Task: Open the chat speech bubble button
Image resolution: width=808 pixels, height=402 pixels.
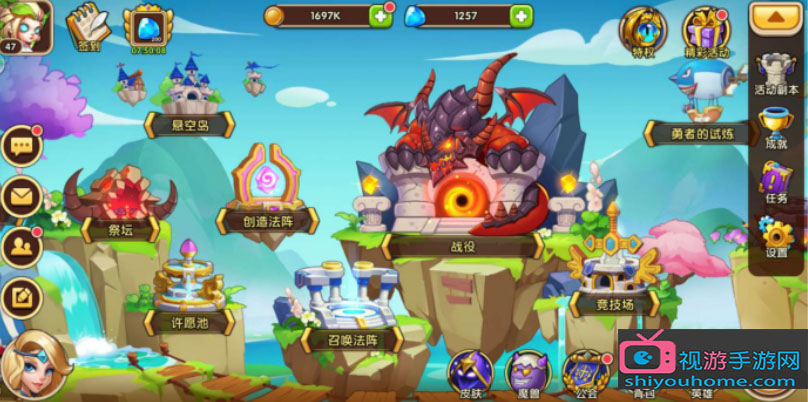Action: point(20,147)
